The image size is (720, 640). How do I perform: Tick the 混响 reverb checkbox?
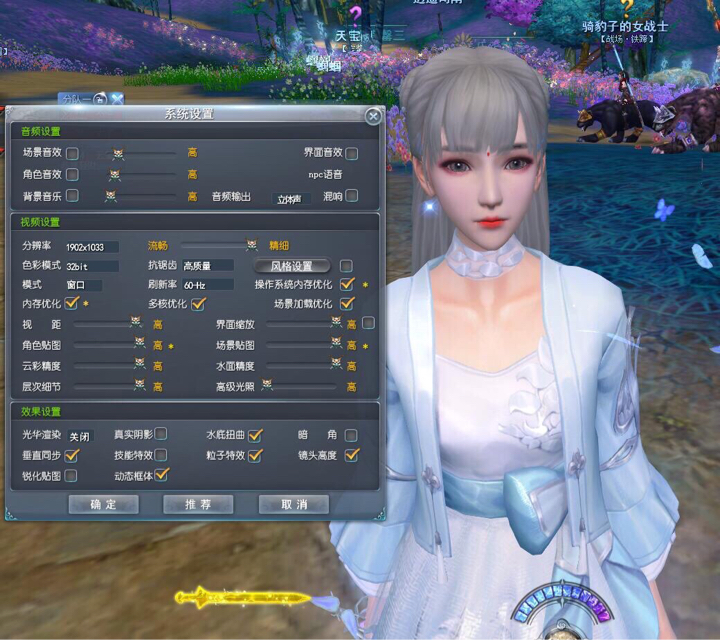pyautogui.click(x=352, y=196)
